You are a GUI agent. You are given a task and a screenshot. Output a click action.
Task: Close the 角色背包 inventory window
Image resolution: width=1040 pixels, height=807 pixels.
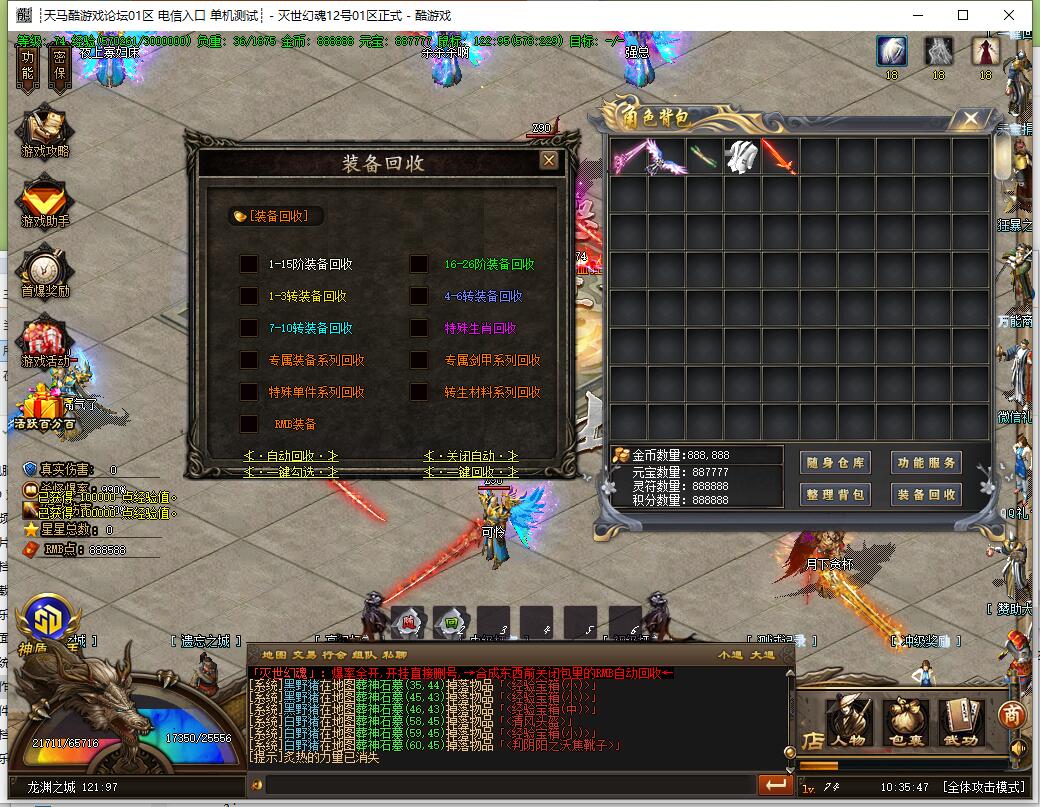[x=970, y=119]
